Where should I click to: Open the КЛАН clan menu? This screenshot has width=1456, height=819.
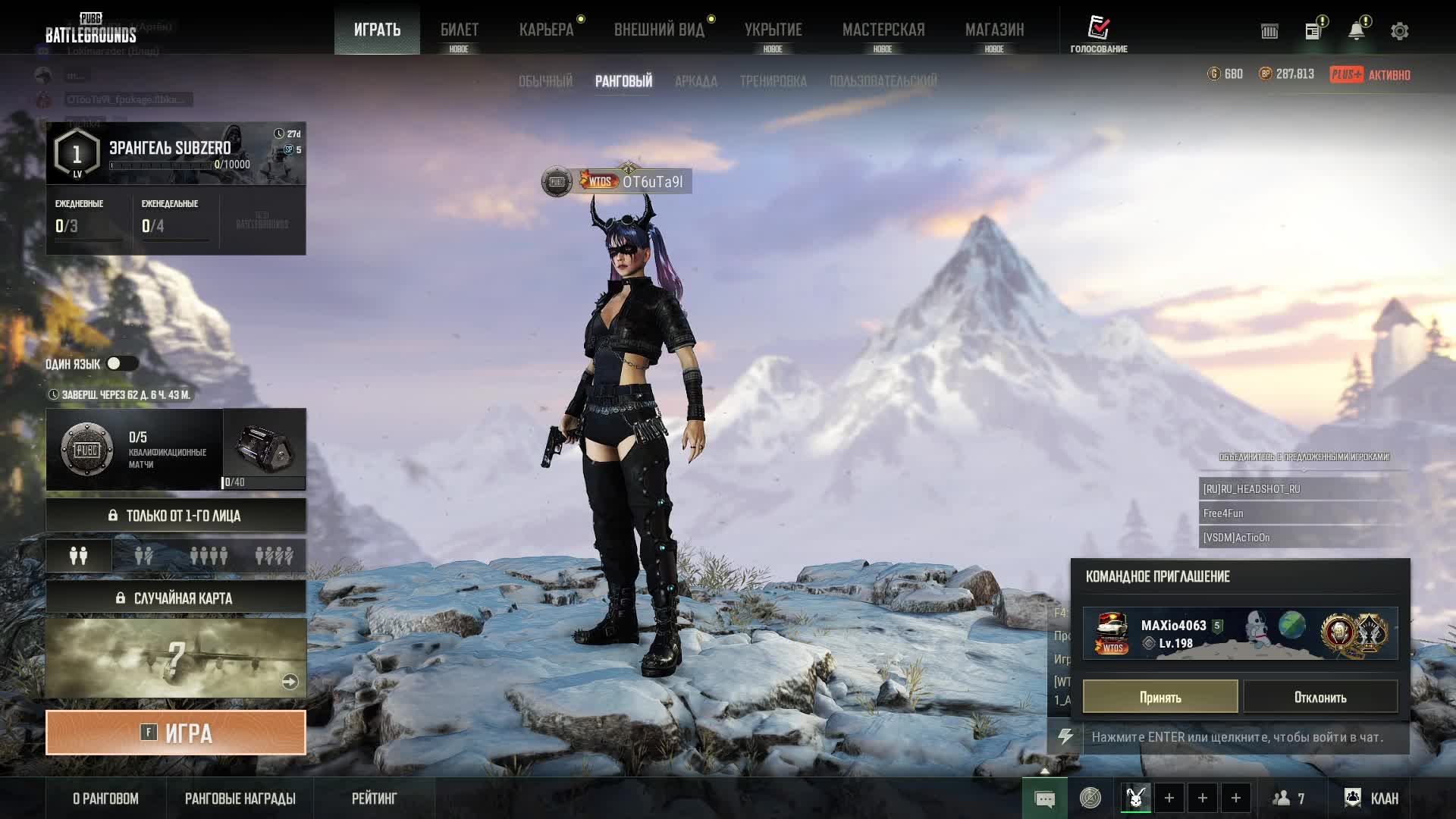[1372, 798]
